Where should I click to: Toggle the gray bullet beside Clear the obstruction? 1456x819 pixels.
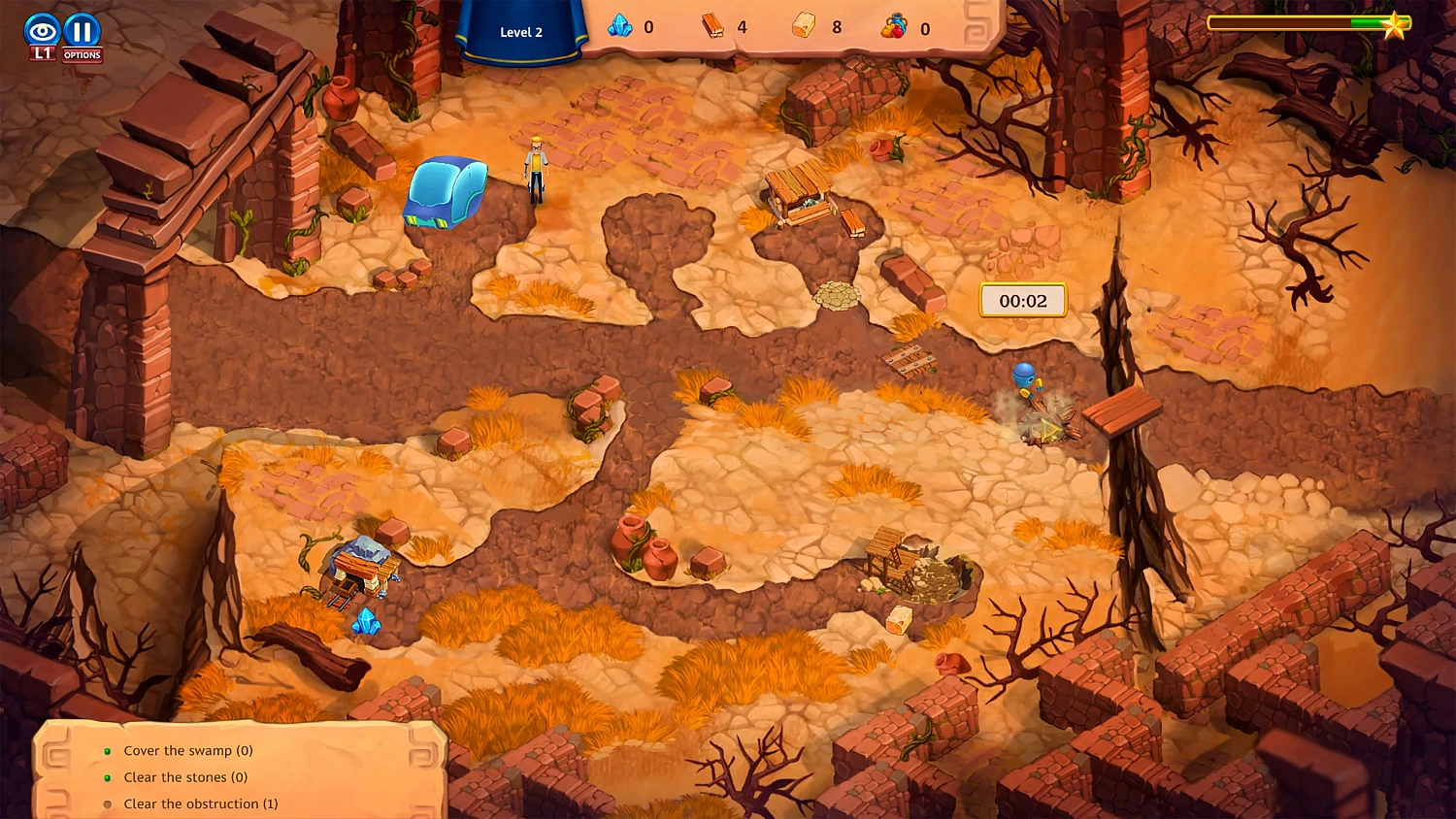coord(107,804)
